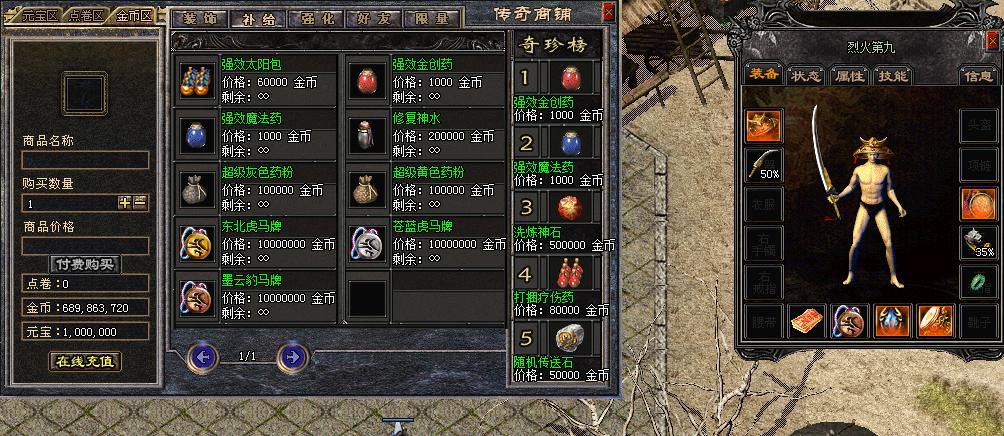The height and width of the screenshot is (436, 1004).
Task: Increase purchase quantity with the plus button
Action: pos(125,202)
